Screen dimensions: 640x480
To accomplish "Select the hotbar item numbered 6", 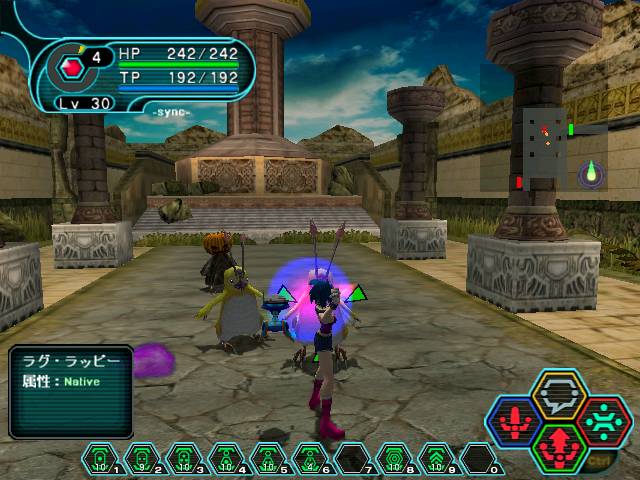I will click(x=309, y=460).
